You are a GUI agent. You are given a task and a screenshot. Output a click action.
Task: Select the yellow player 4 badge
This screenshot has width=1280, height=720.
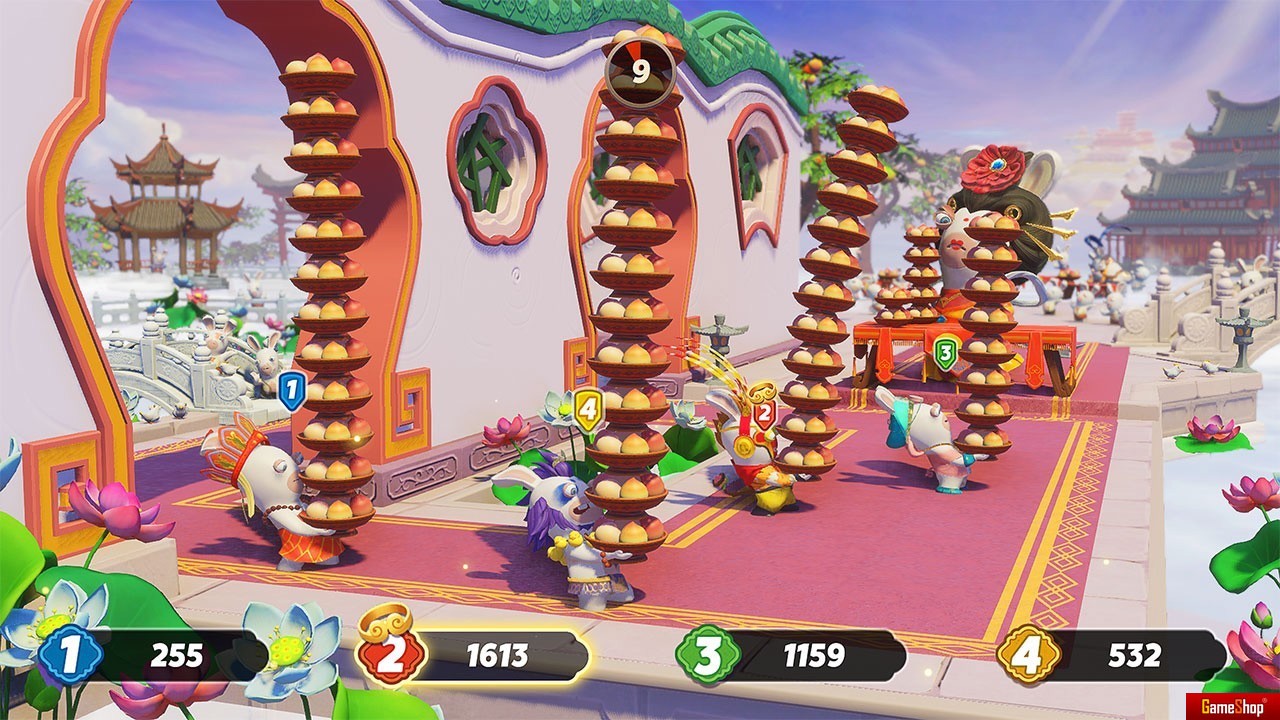[1030, 655]
